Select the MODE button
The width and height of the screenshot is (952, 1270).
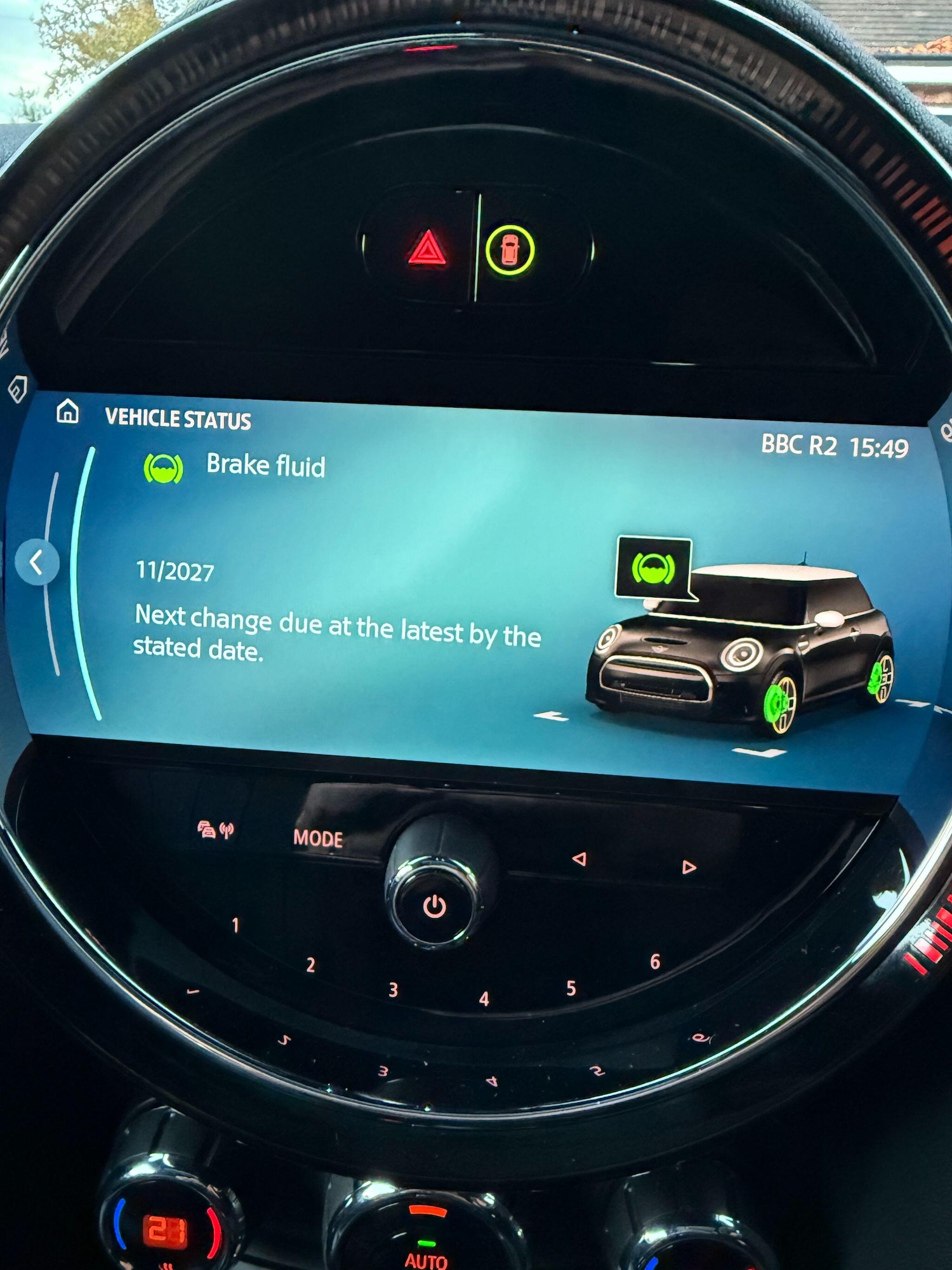tap(318, 839)
